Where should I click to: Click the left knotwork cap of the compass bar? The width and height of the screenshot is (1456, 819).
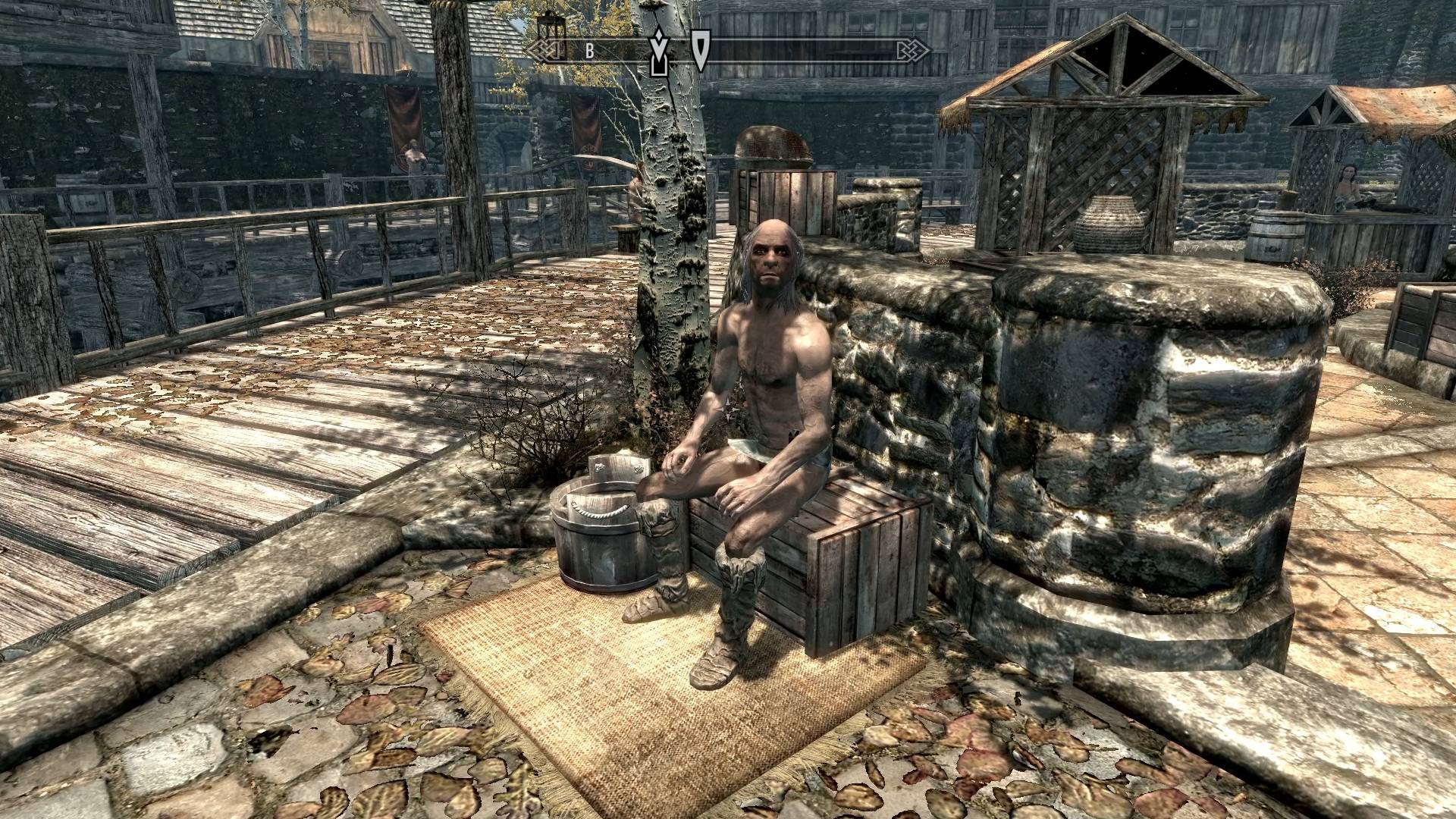543,51
